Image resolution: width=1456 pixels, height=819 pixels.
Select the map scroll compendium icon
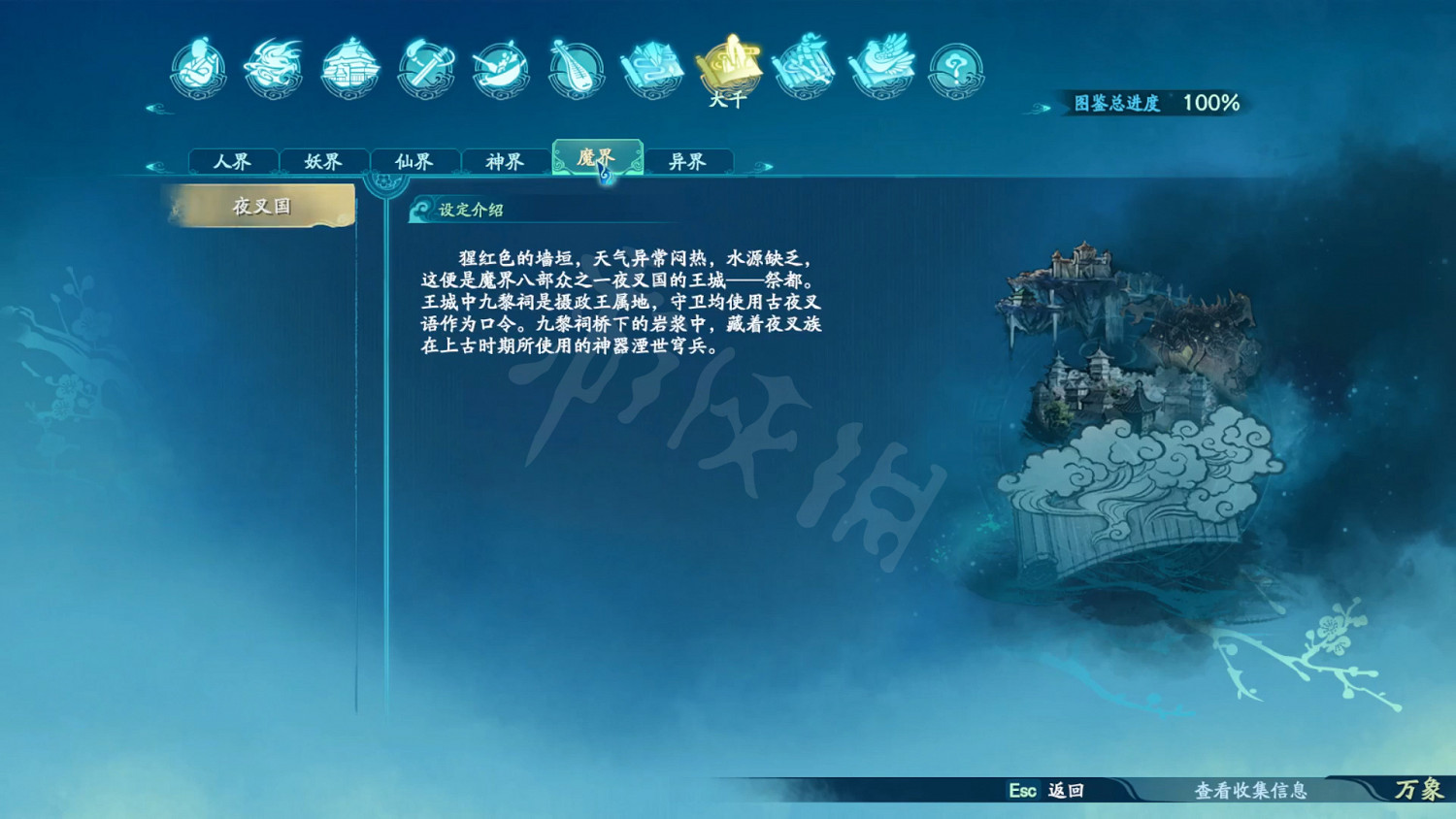click(650, 68)
